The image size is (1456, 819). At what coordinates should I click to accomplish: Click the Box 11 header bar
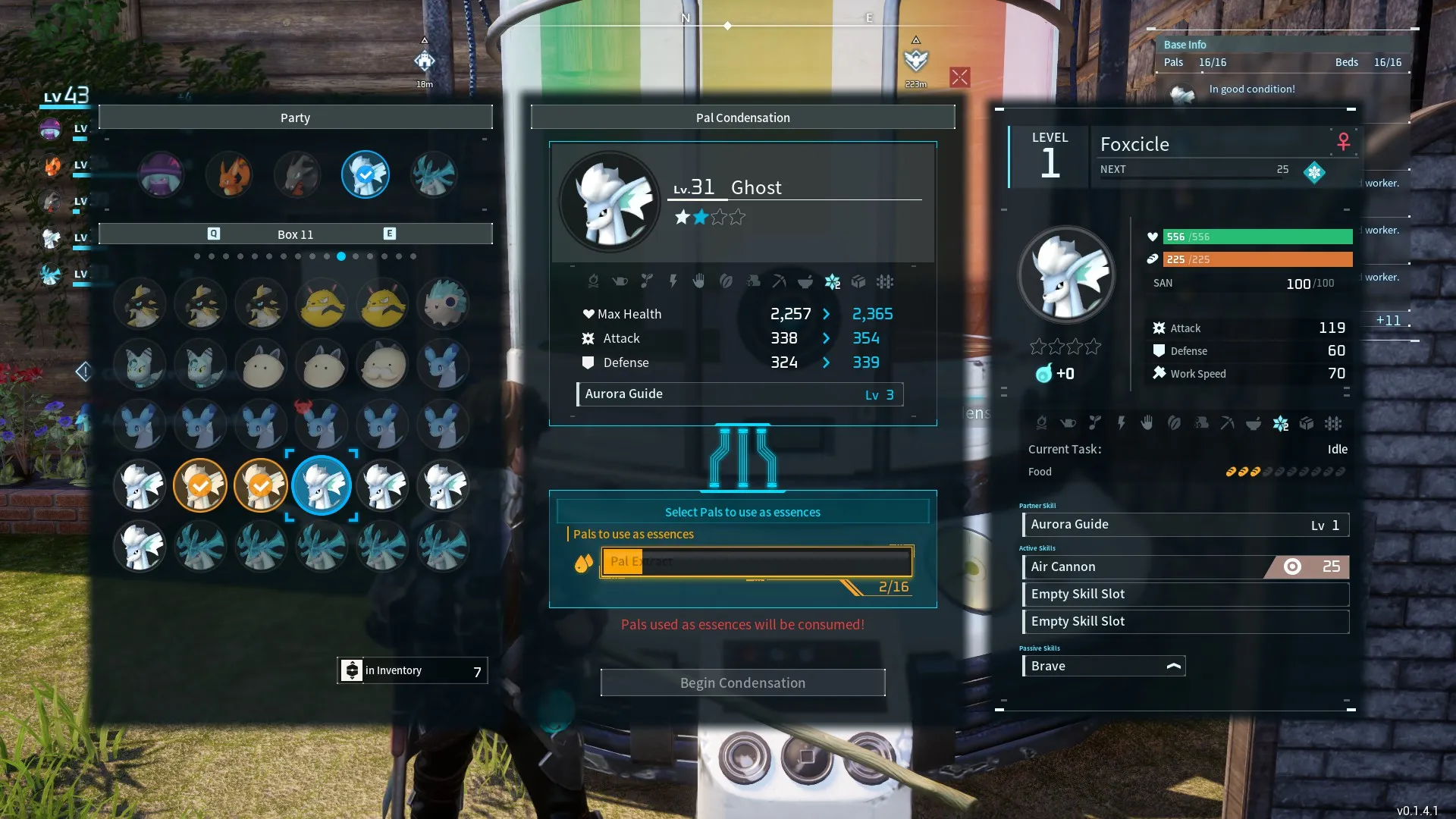(295, 234)
